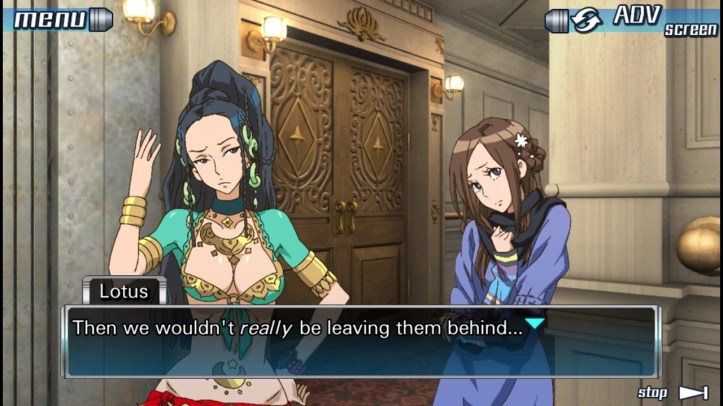Toggle the stop auto-advance control

(672, 392)
